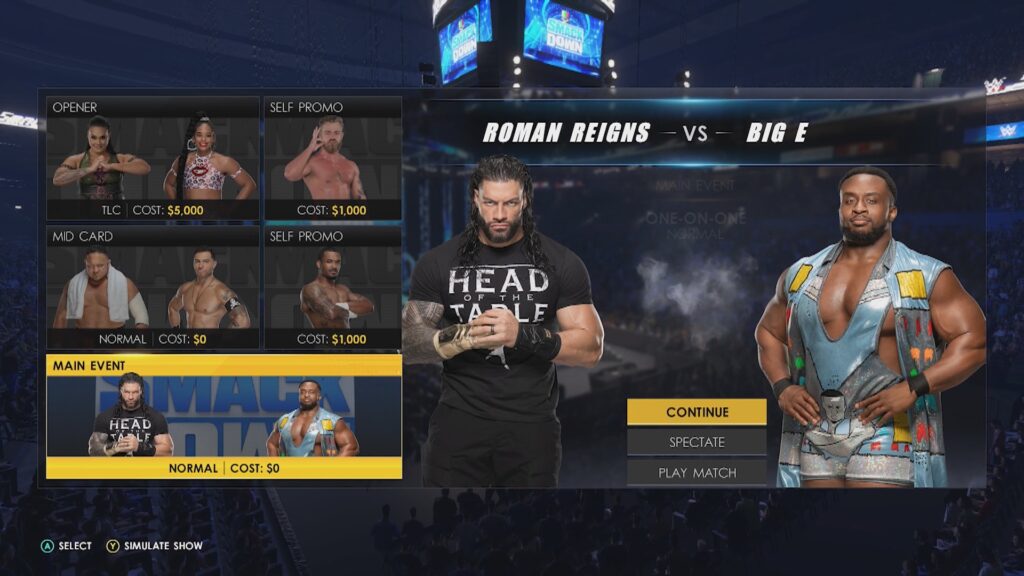Choose the top Self Promo slot
Image resolution: width=1024 pixels, height=576 pixels.
[x=332, y=158]
